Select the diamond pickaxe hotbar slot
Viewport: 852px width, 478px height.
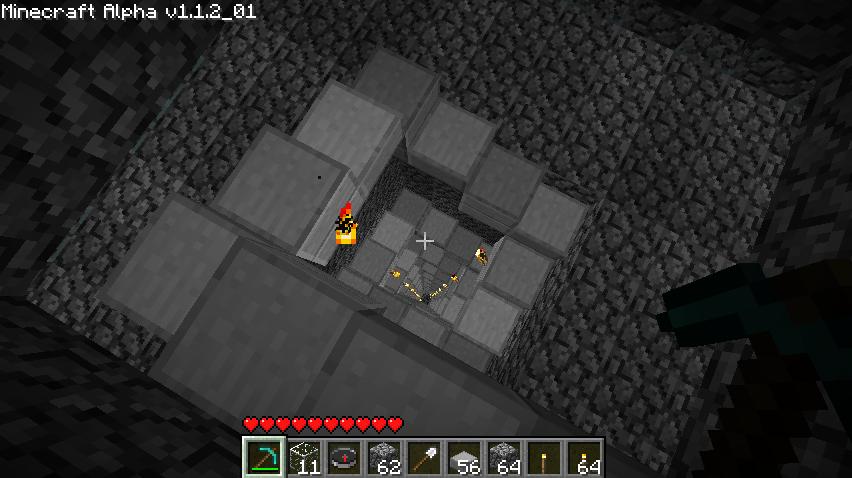[x=263, y=458]
